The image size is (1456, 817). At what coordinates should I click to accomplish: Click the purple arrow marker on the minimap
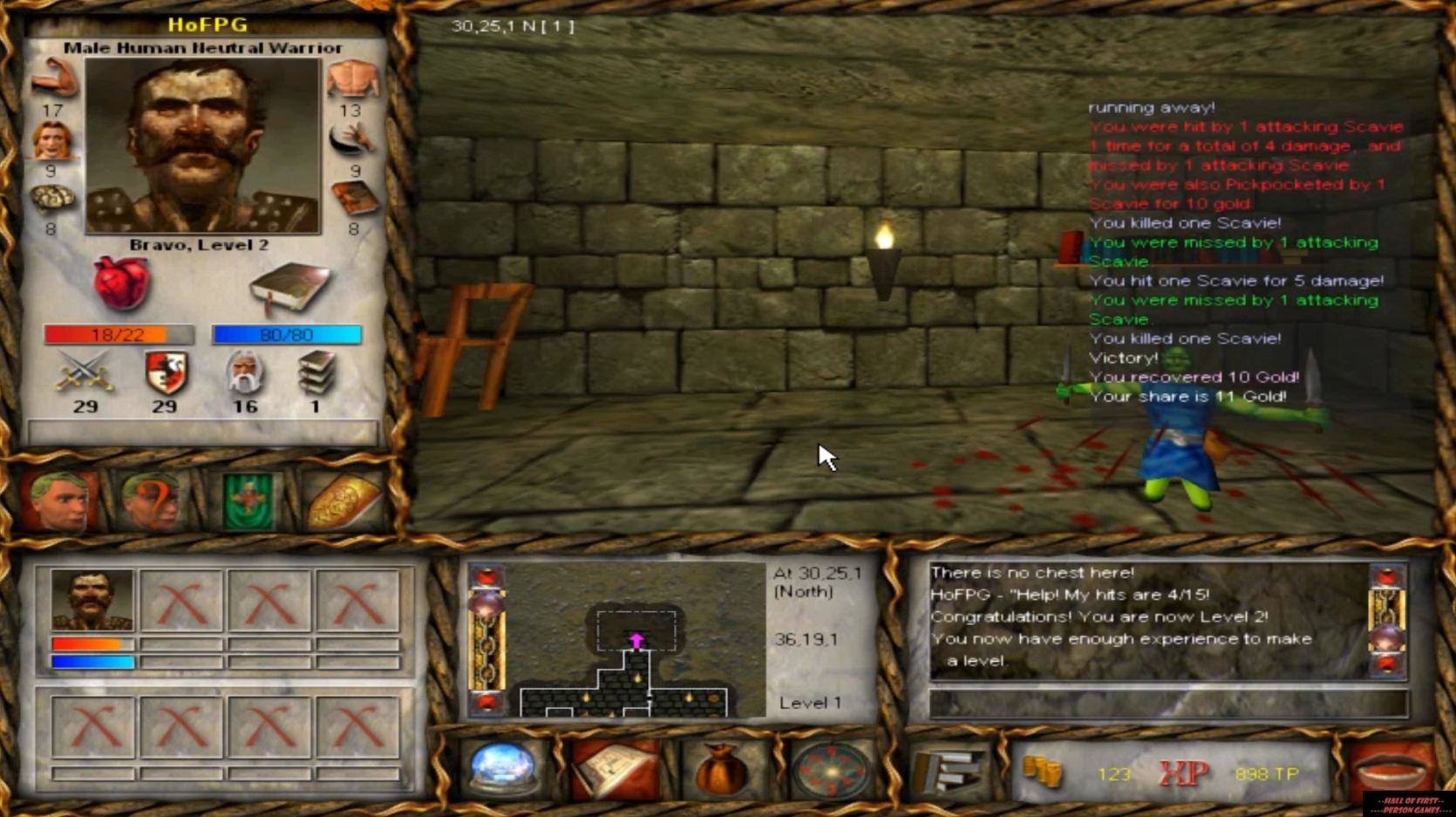click(x=636, y=641)
